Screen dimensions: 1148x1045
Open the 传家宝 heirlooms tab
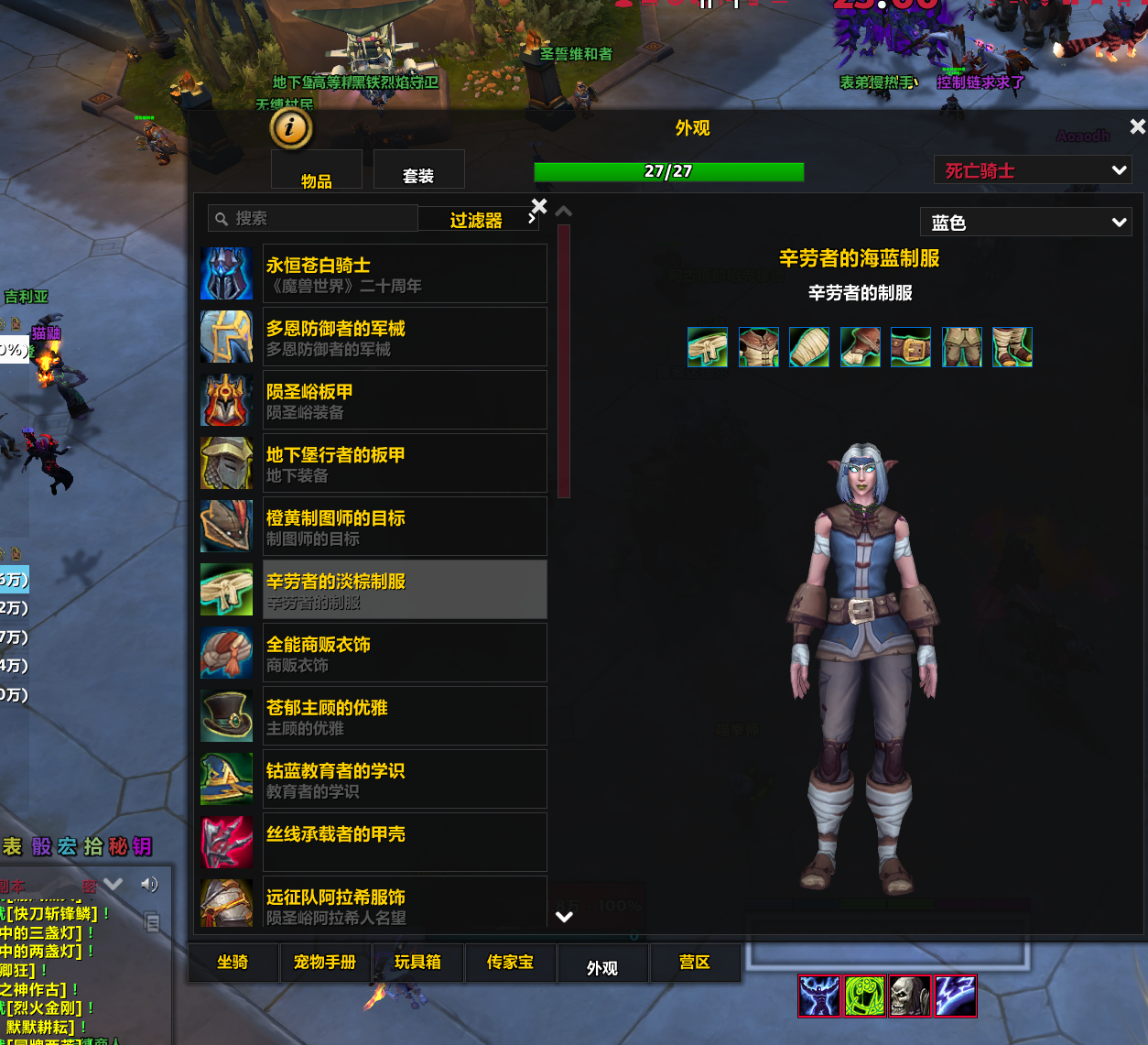click(510, 963)
